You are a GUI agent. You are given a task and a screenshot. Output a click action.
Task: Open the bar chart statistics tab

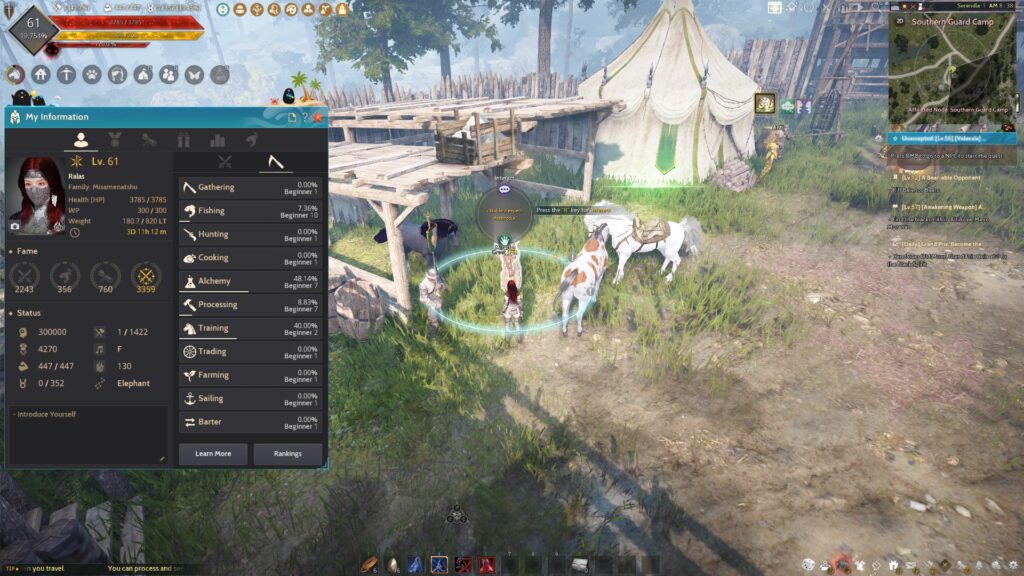[x=217, y=140]
